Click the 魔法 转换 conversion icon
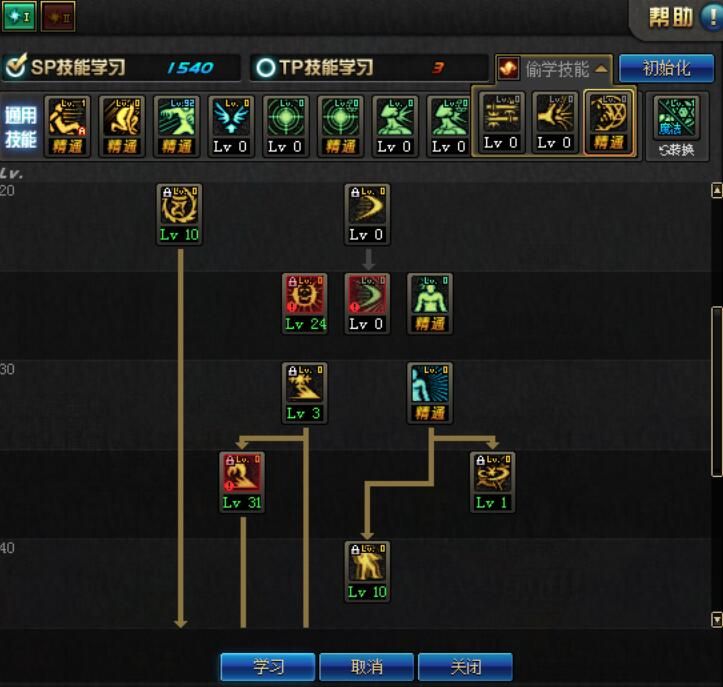The height and width of the screenshot is (687, 723). pos(677,126)
